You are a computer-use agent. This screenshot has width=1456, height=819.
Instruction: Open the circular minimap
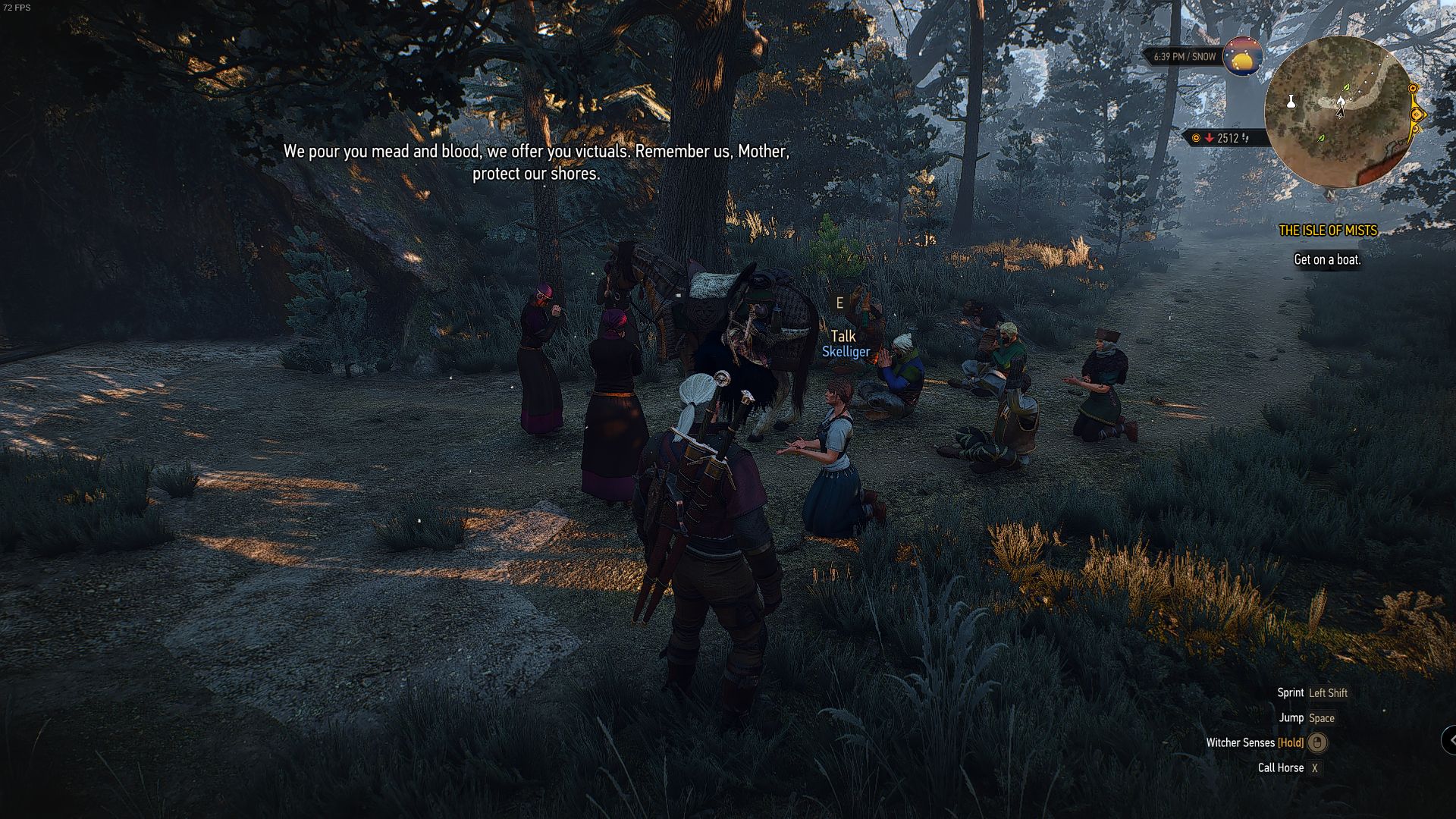(x=1338, y=112)
